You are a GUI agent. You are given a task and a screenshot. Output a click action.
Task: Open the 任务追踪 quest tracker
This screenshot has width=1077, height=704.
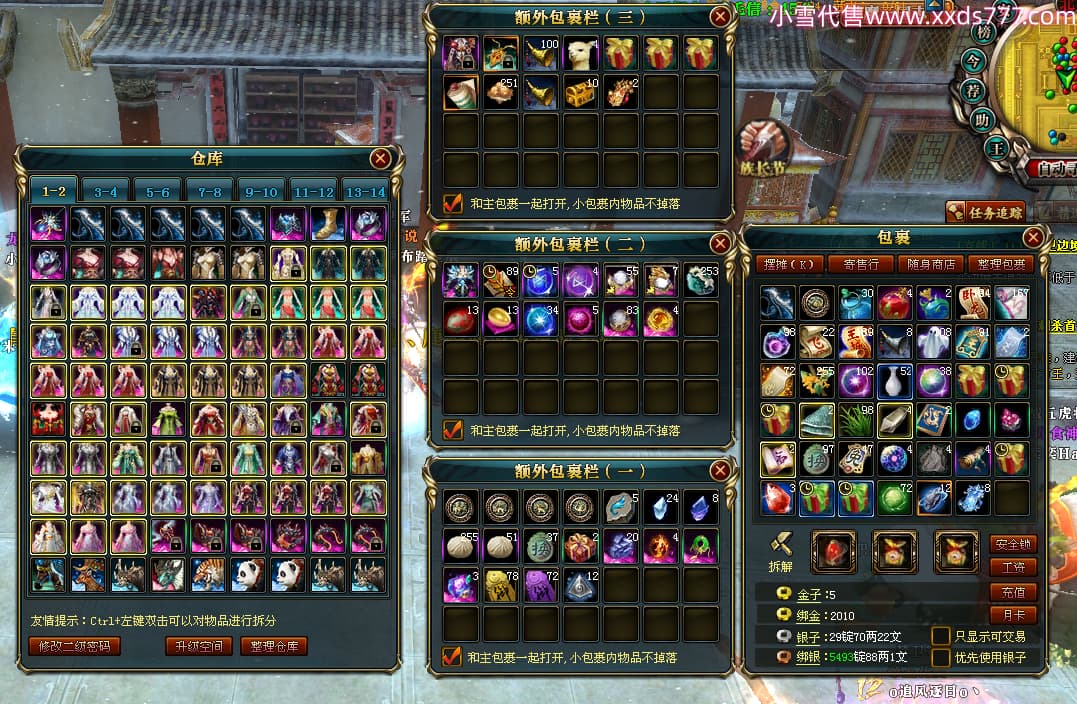pos(985,212)
